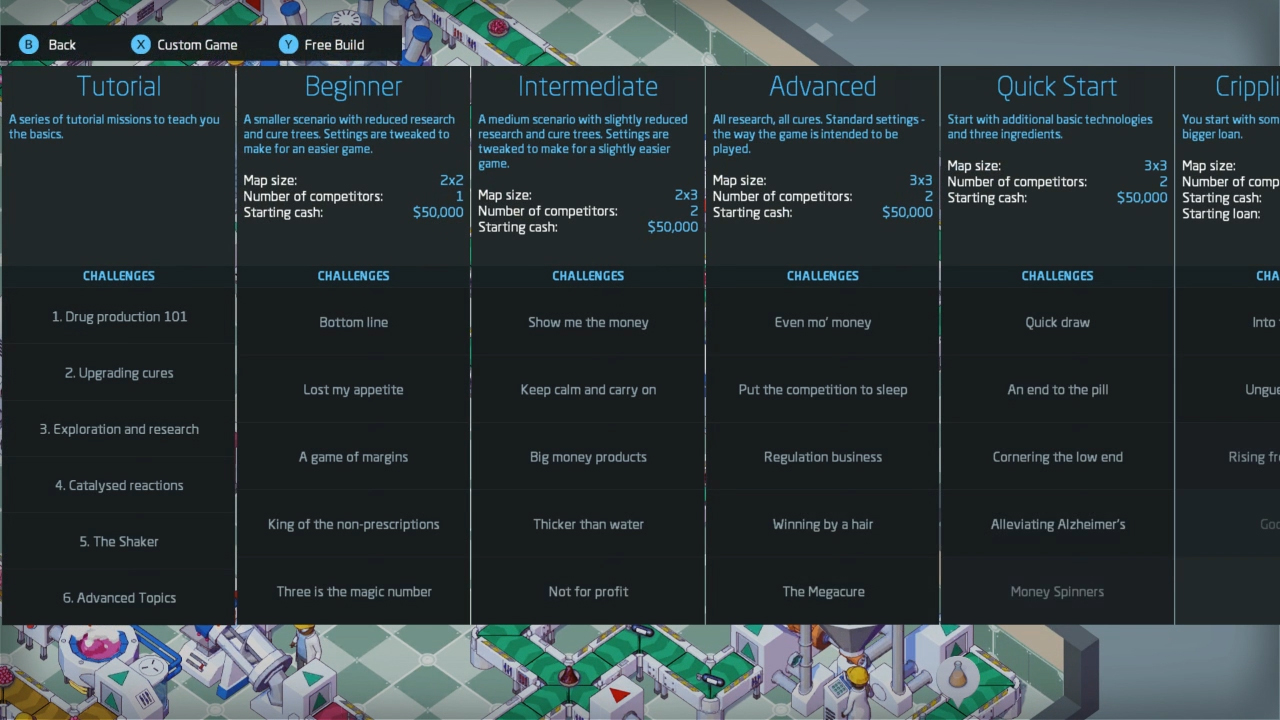Pick the 'Quick draw' Quick Start challenge
The width and height of the screenshot is (1280, 720).
tap(1057, 322)
